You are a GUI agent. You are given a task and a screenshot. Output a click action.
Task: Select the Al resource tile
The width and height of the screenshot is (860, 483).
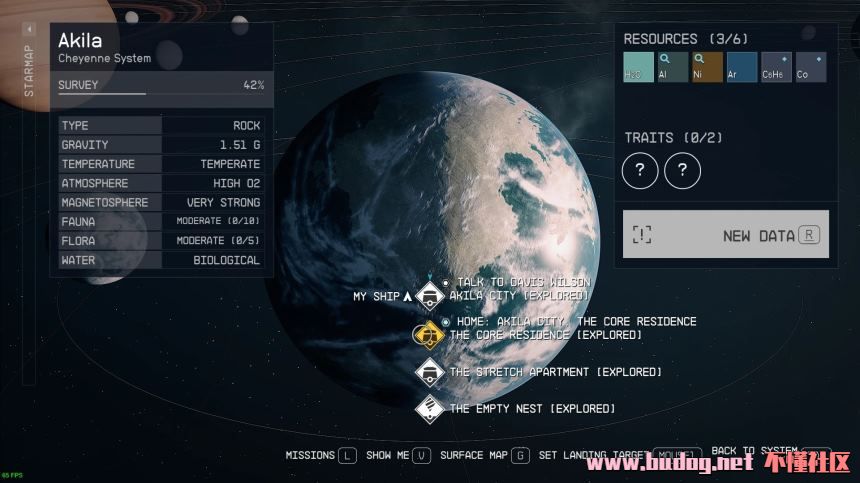coord(673,68)
